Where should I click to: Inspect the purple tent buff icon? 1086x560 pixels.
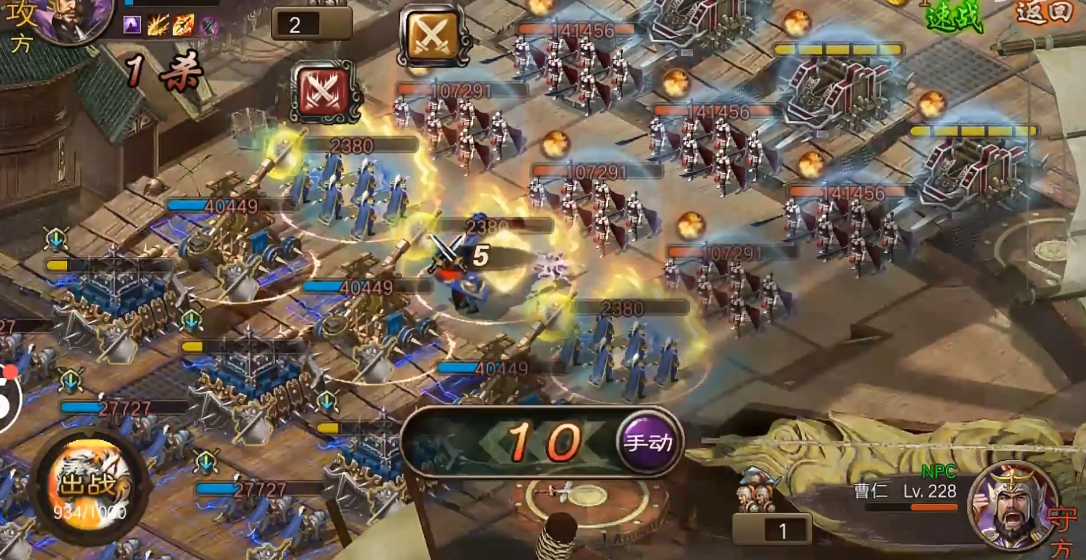point(133,26)
